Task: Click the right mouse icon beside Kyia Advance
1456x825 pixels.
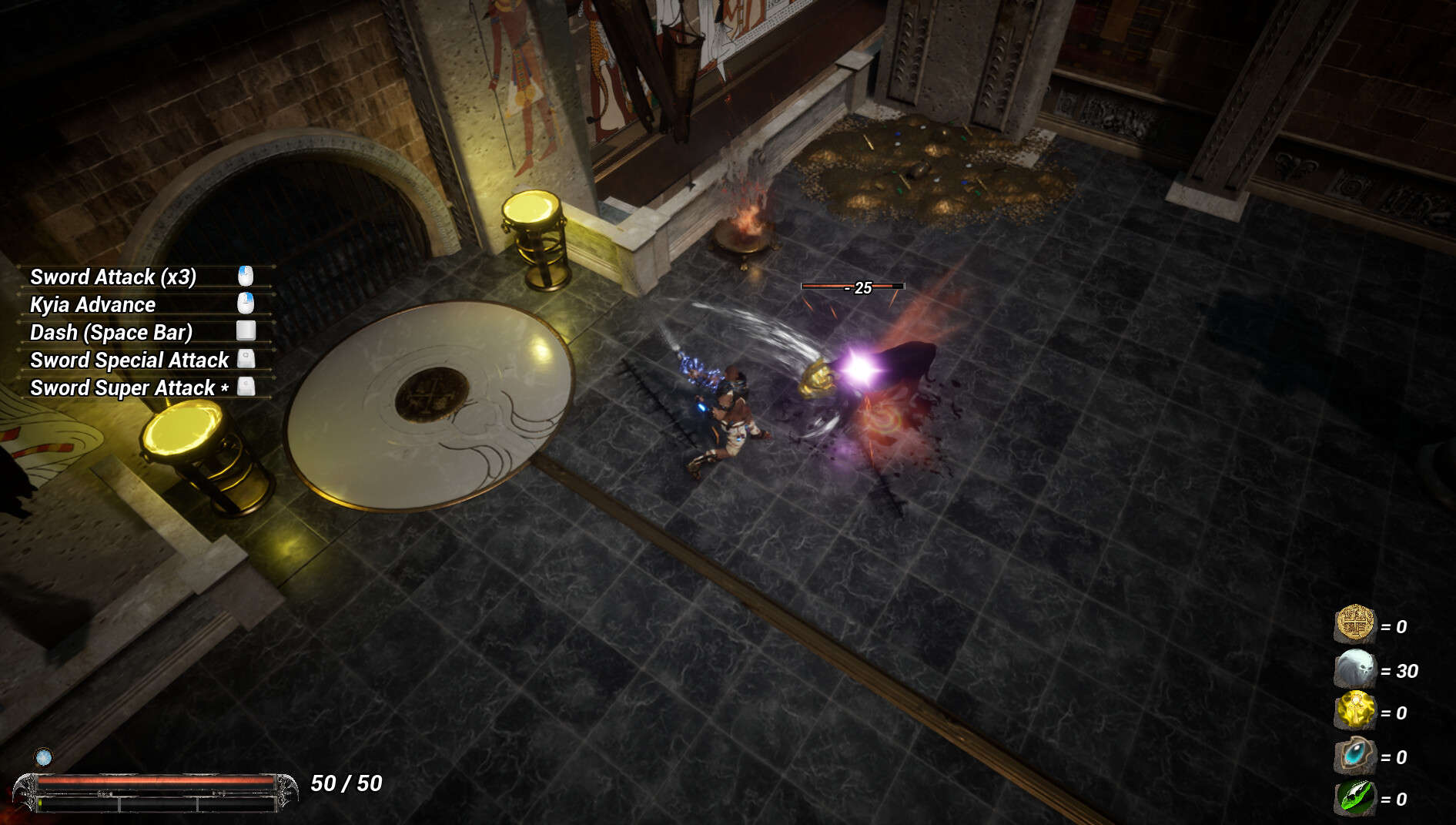Action: coord(246,304)
